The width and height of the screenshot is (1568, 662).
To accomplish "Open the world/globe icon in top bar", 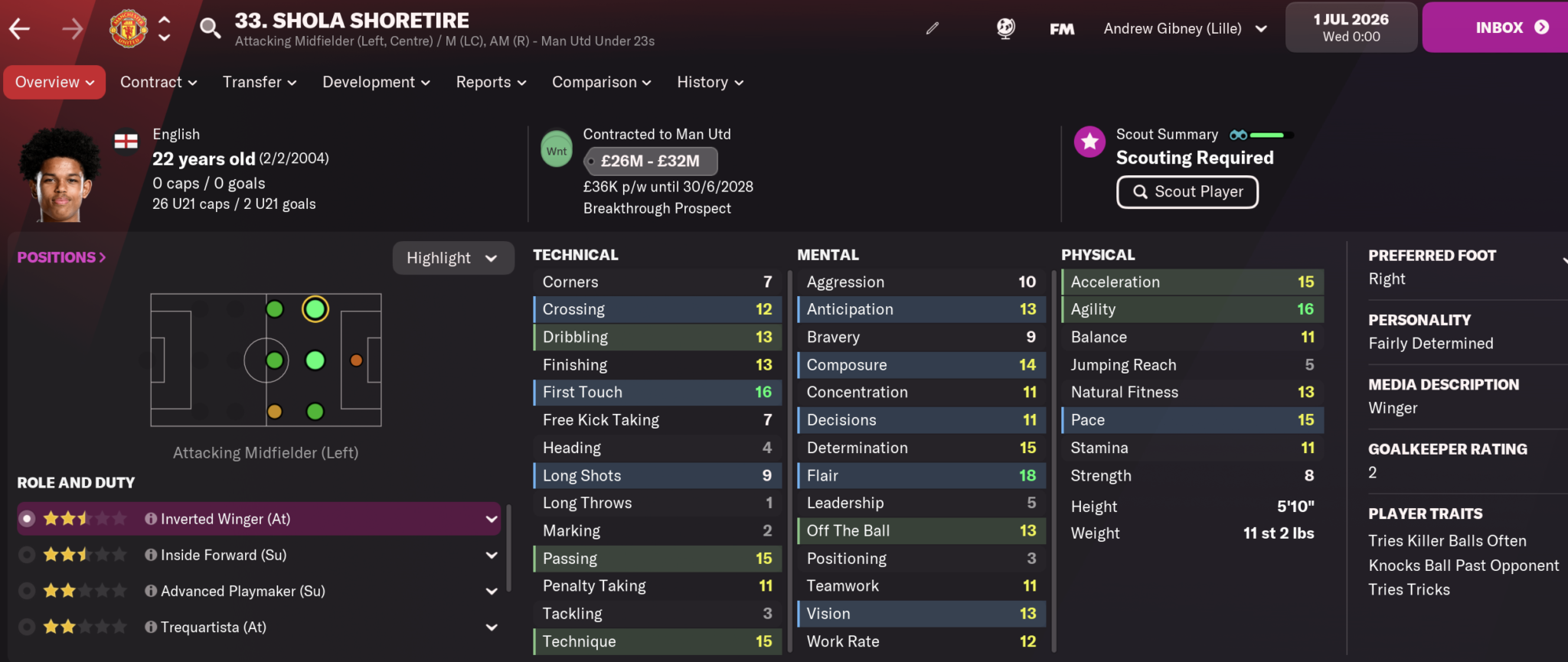I will tap(1004, 28).
